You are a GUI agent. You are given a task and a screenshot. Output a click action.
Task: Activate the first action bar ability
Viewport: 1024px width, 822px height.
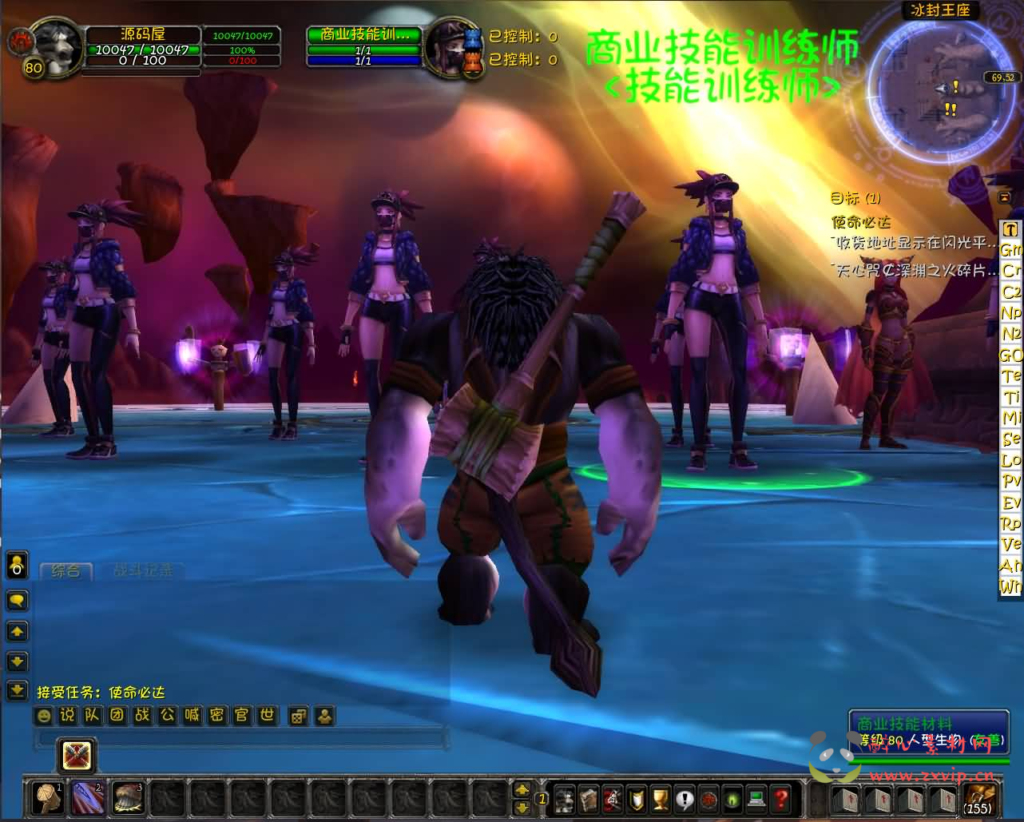(x=47, y=798)
